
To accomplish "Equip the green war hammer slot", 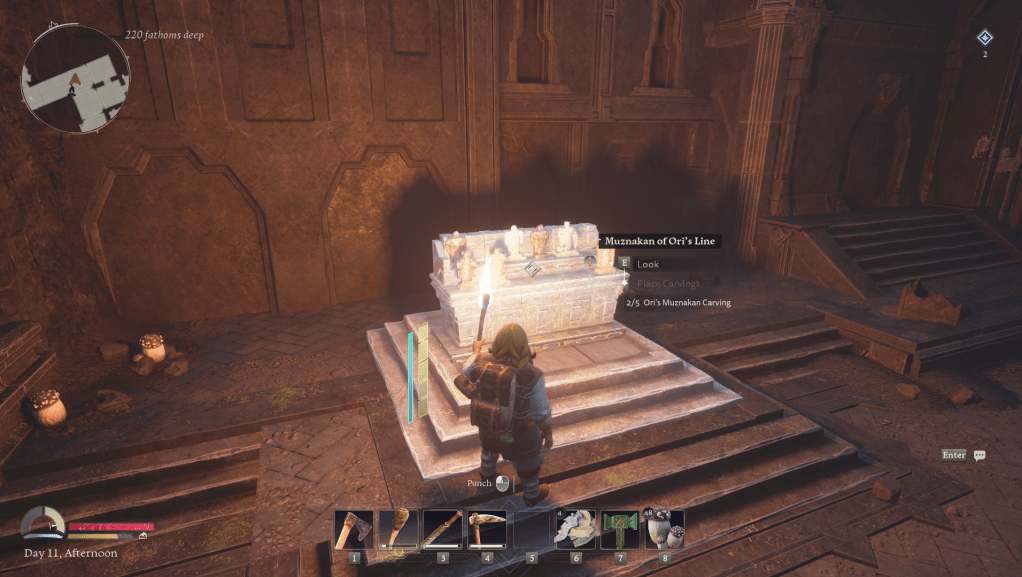I will [620, 529].
